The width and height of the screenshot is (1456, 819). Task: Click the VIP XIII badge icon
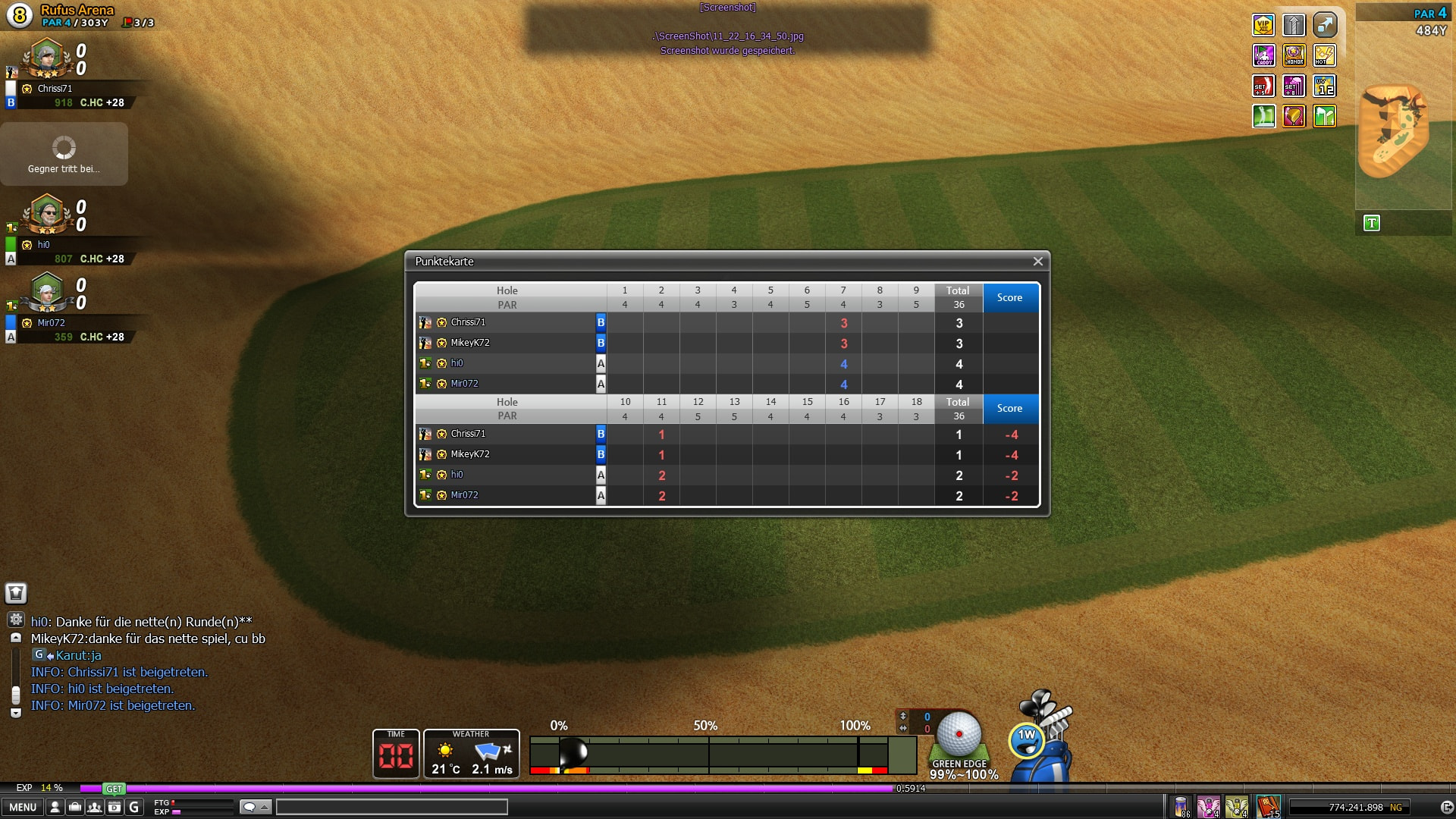coord(1263,25)
